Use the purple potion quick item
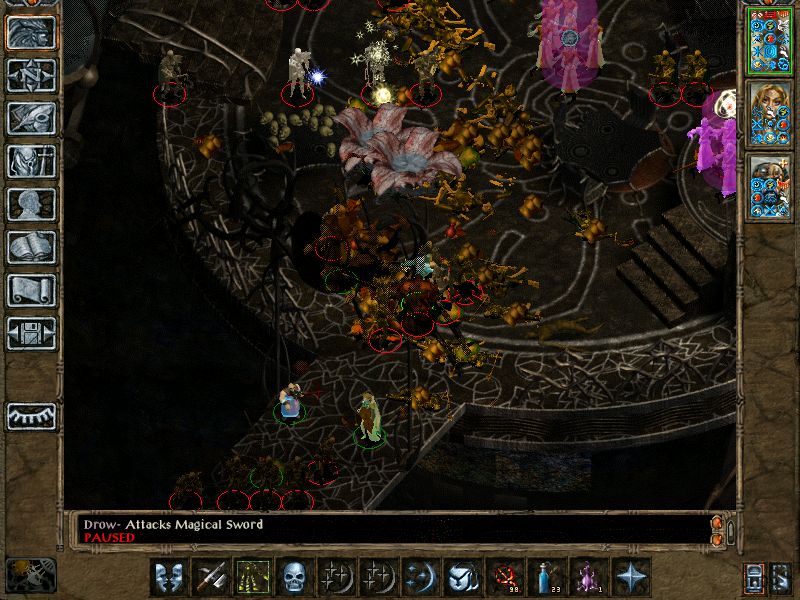The image size is (800, 600). click(589, 577)
